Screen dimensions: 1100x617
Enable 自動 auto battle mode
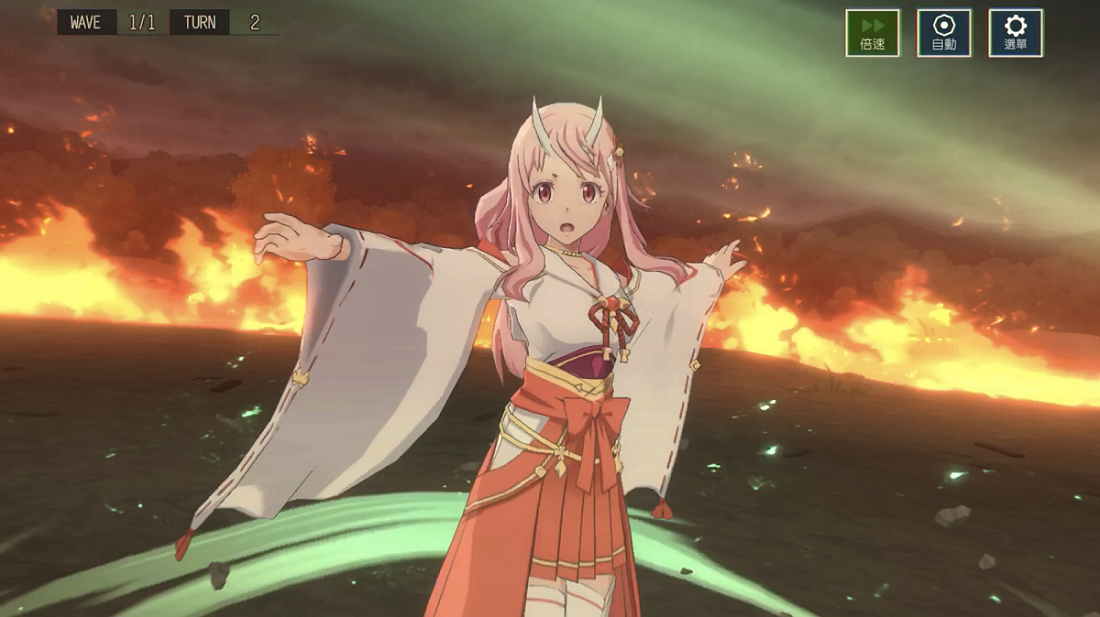click(x=944, y=33)
